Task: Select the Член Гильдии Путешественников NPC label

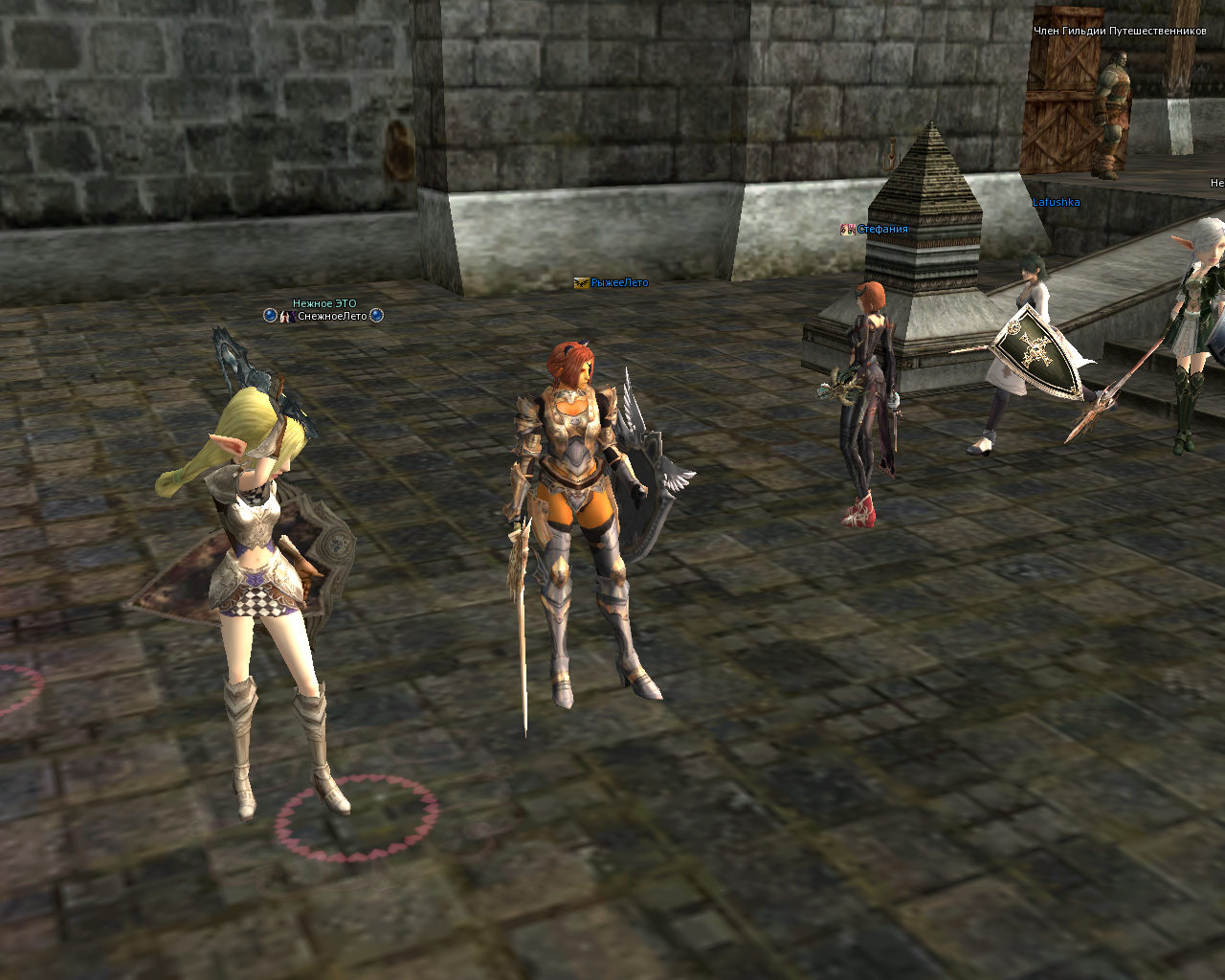Action: [1120, 31]
